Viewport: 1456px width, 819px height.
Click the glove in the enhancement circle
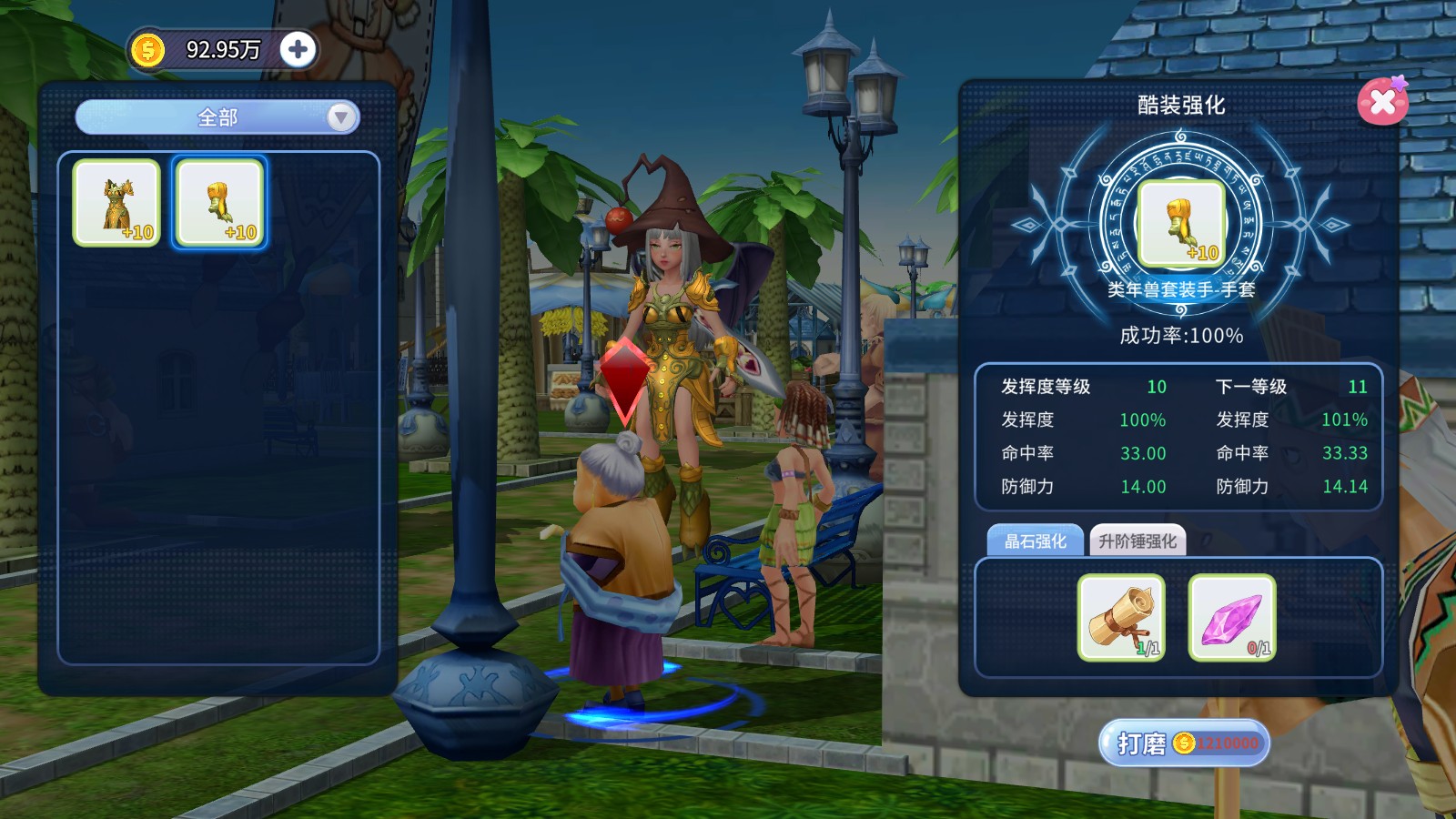[x=1181, y=223]
